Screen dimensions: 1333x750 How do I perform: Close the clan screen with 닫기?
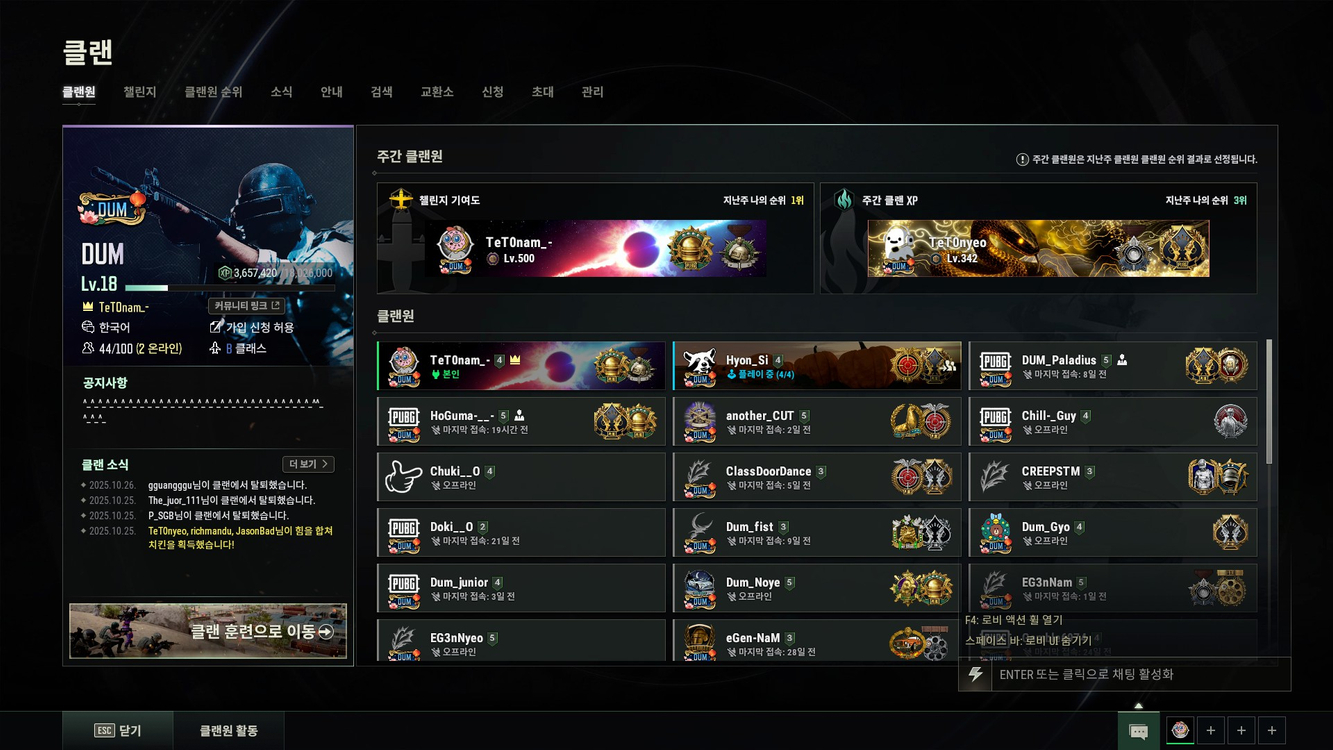click(118, 731)
